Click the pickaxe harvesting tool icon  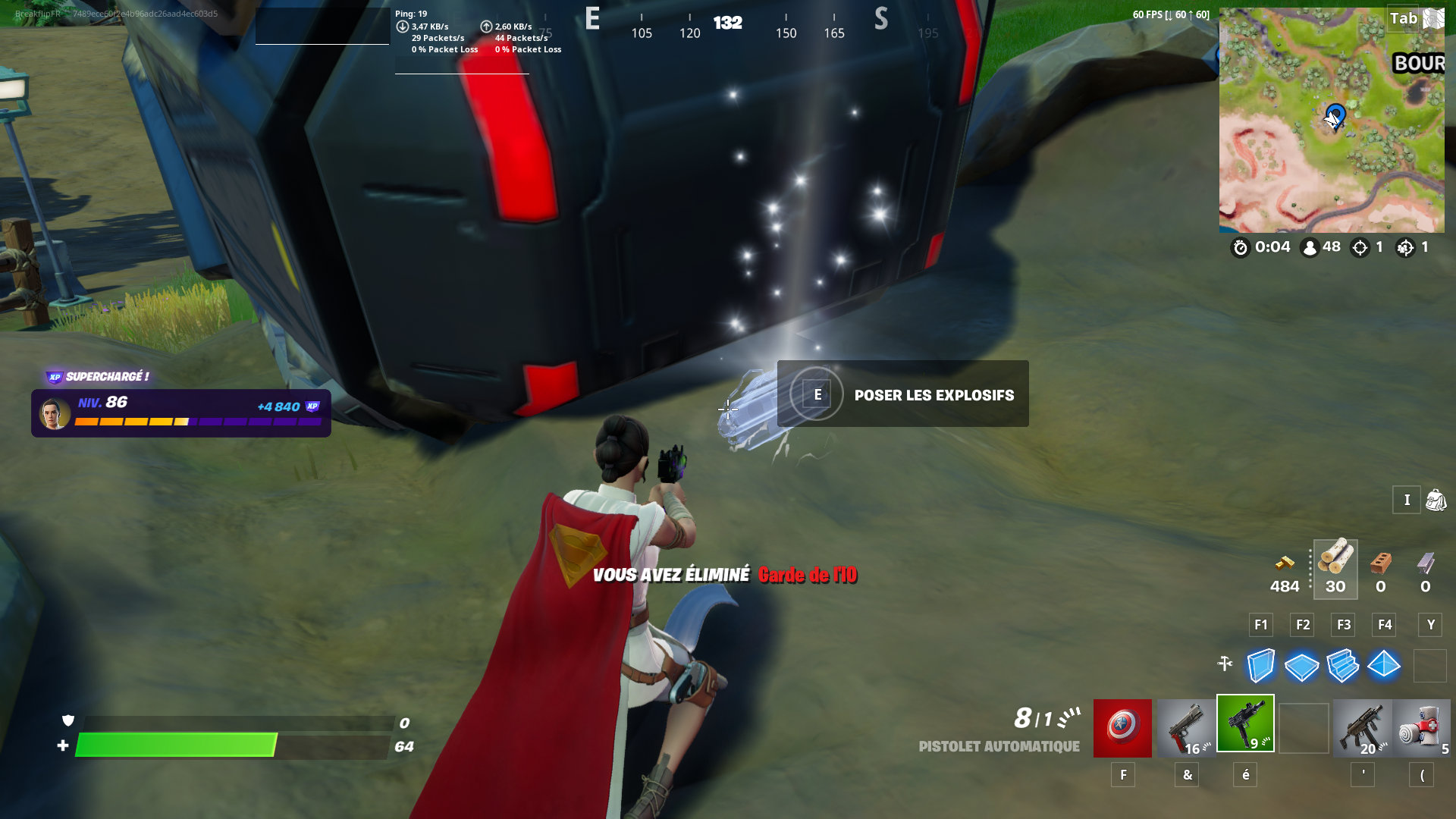[1223, 663]
